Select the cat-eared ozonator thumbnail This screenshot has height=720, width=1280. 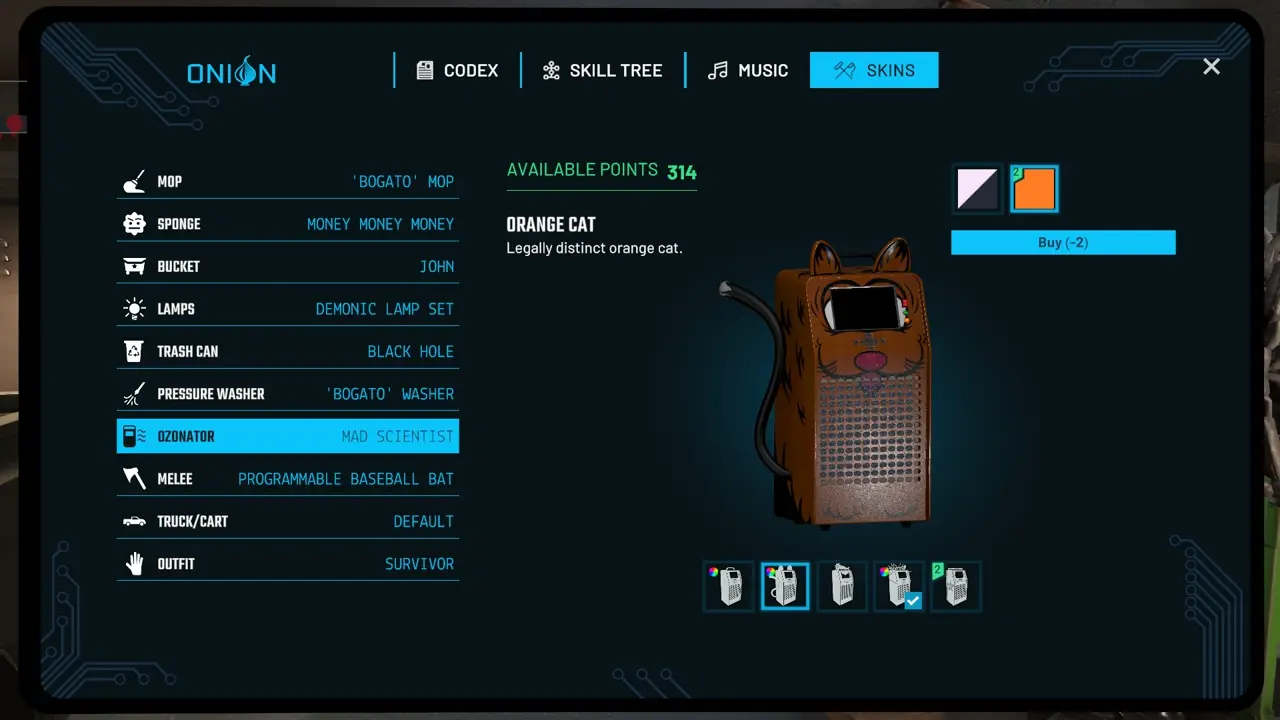[x=784, y=586]
